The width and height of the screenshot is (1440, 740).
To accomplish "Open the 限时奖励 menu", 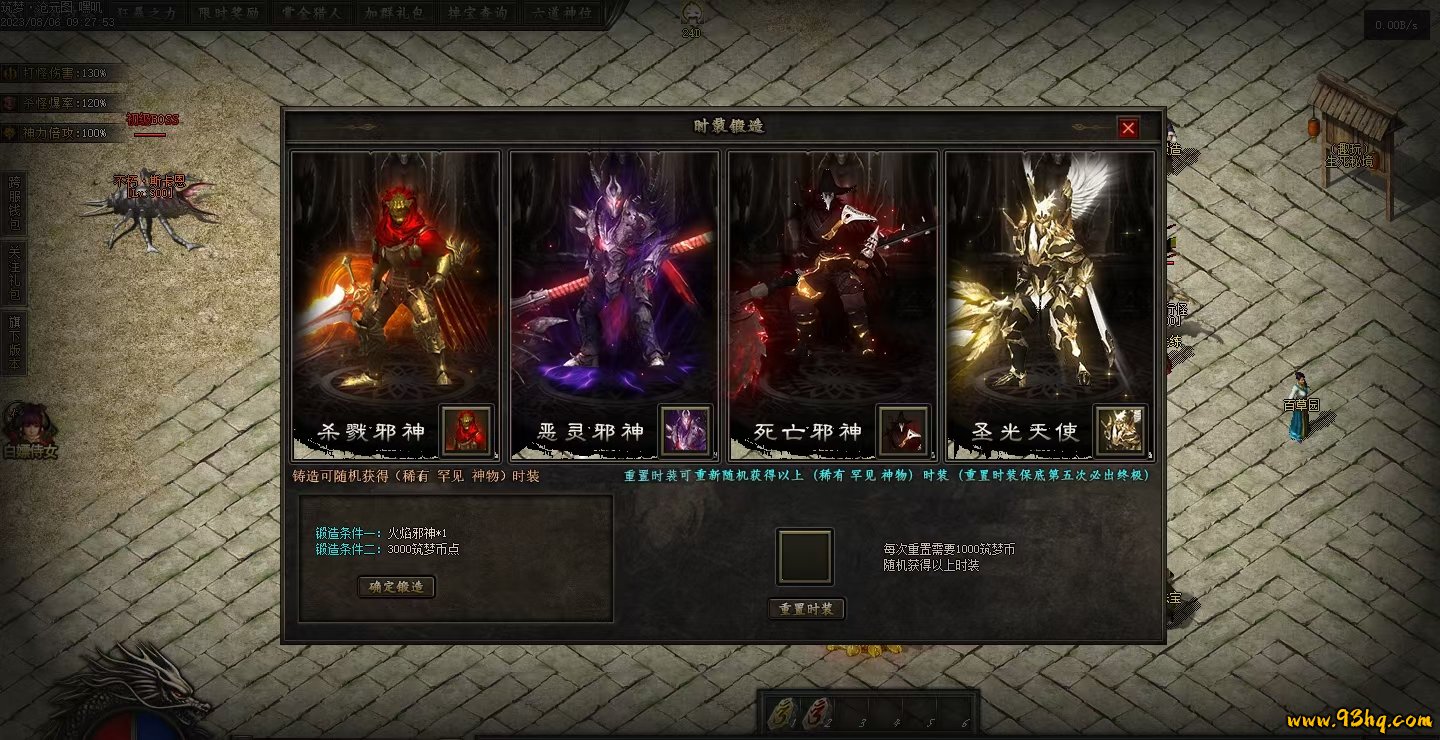I will (x=225, y=14).
